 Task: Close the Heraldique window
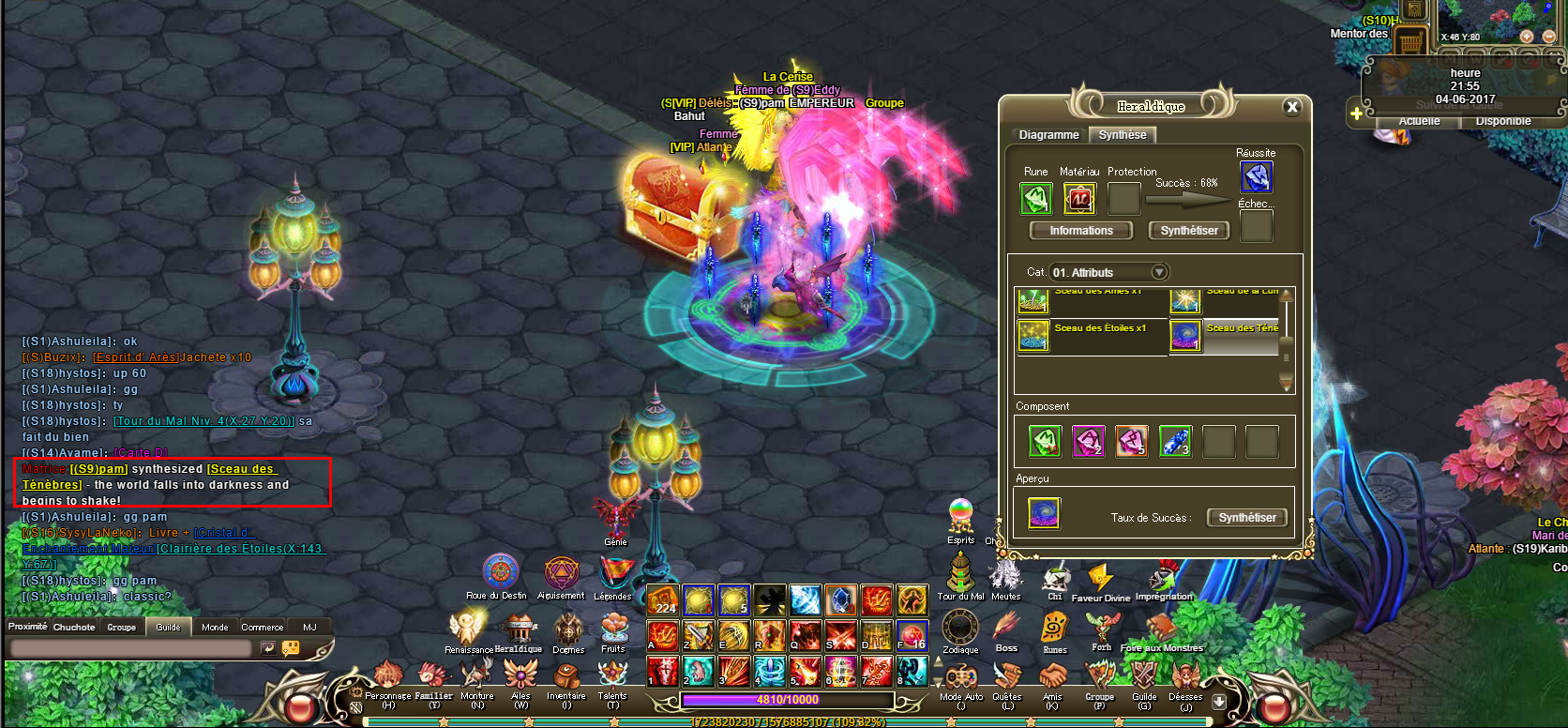(x=1292, y=107)
